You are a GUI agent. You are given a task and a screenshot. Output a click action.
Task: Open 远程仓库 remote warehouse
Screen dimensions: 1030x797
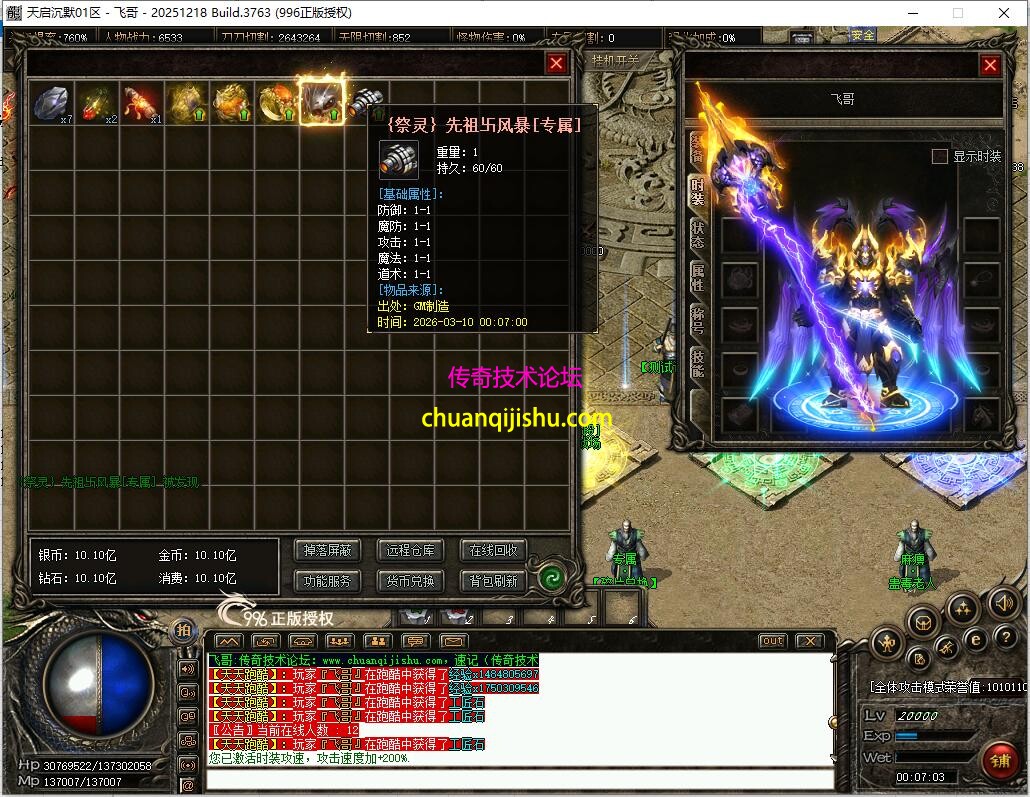pos(410,550)
